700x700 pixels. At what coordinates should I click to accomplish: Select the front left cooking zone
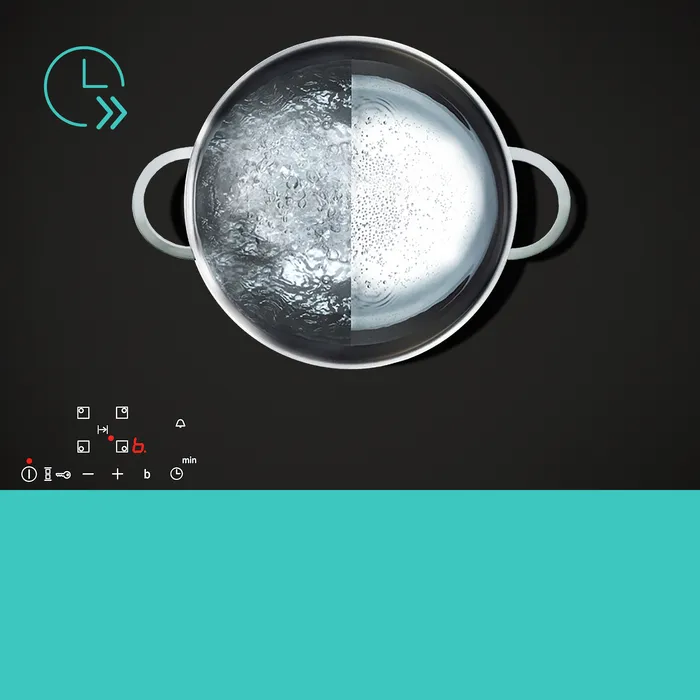tap(83, 446)
